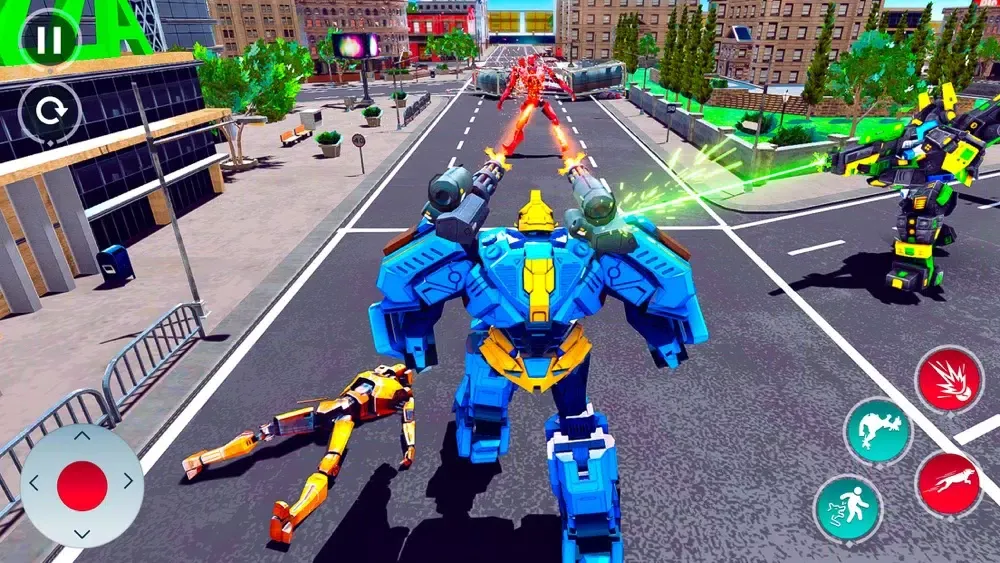Viewport: 1000px width, 563px height.
Task: Tap the red virtual joystick center
Action: click(82, 486)
